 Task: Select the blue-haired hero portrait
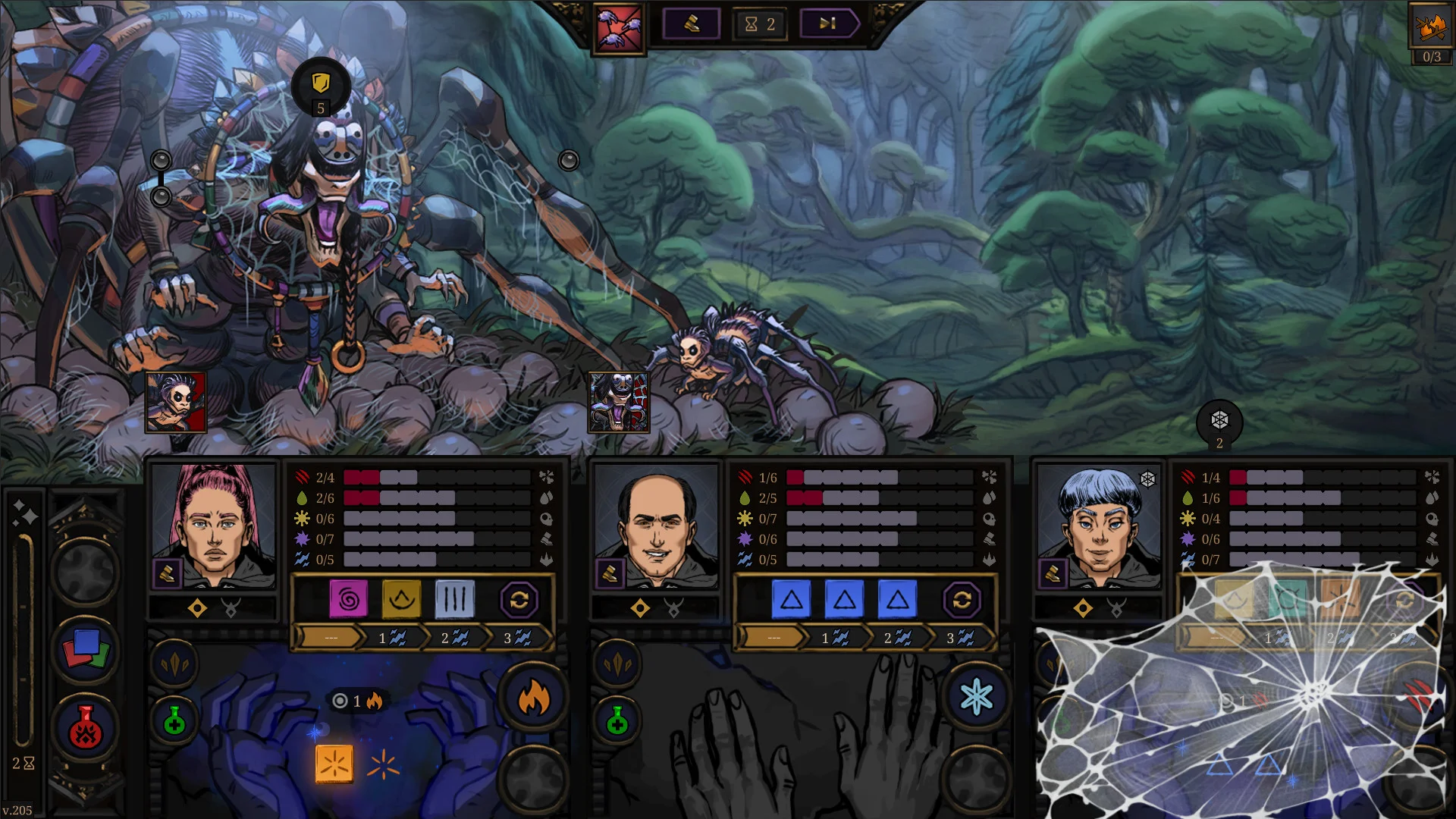(x=1098, y=526)
